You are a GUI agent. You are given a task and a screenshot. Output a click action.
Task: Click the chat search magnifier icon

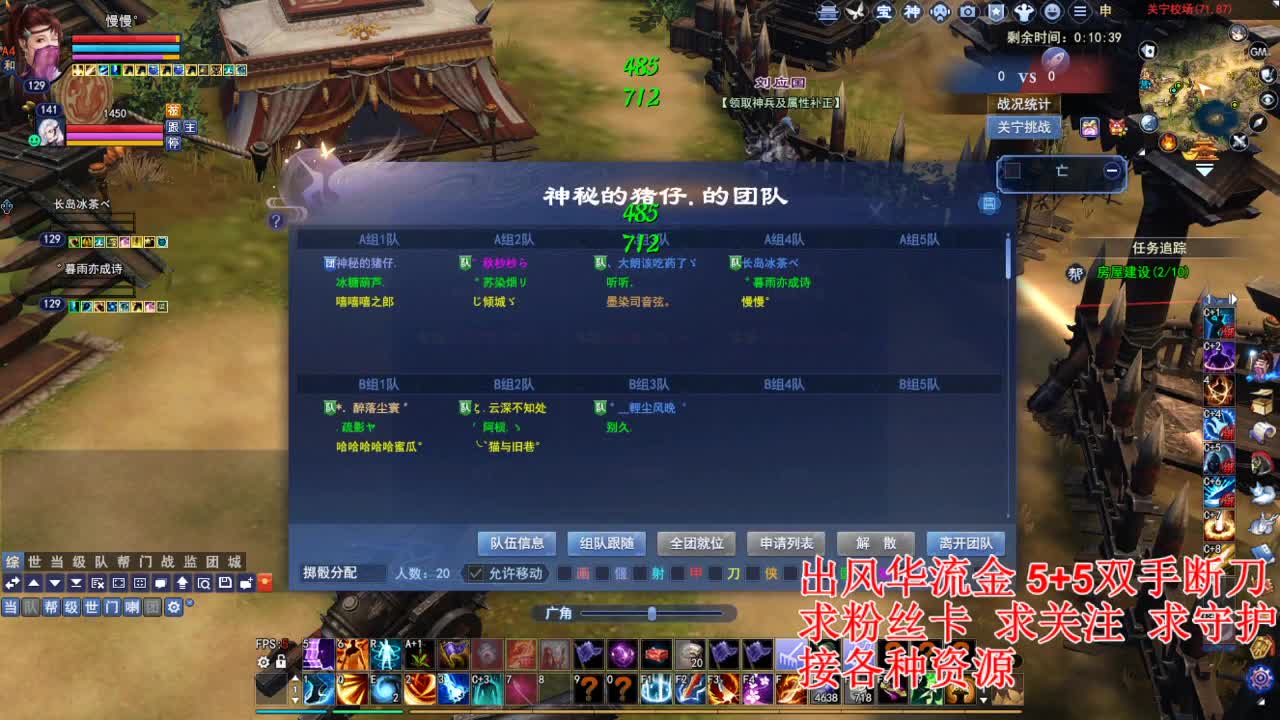205,583
